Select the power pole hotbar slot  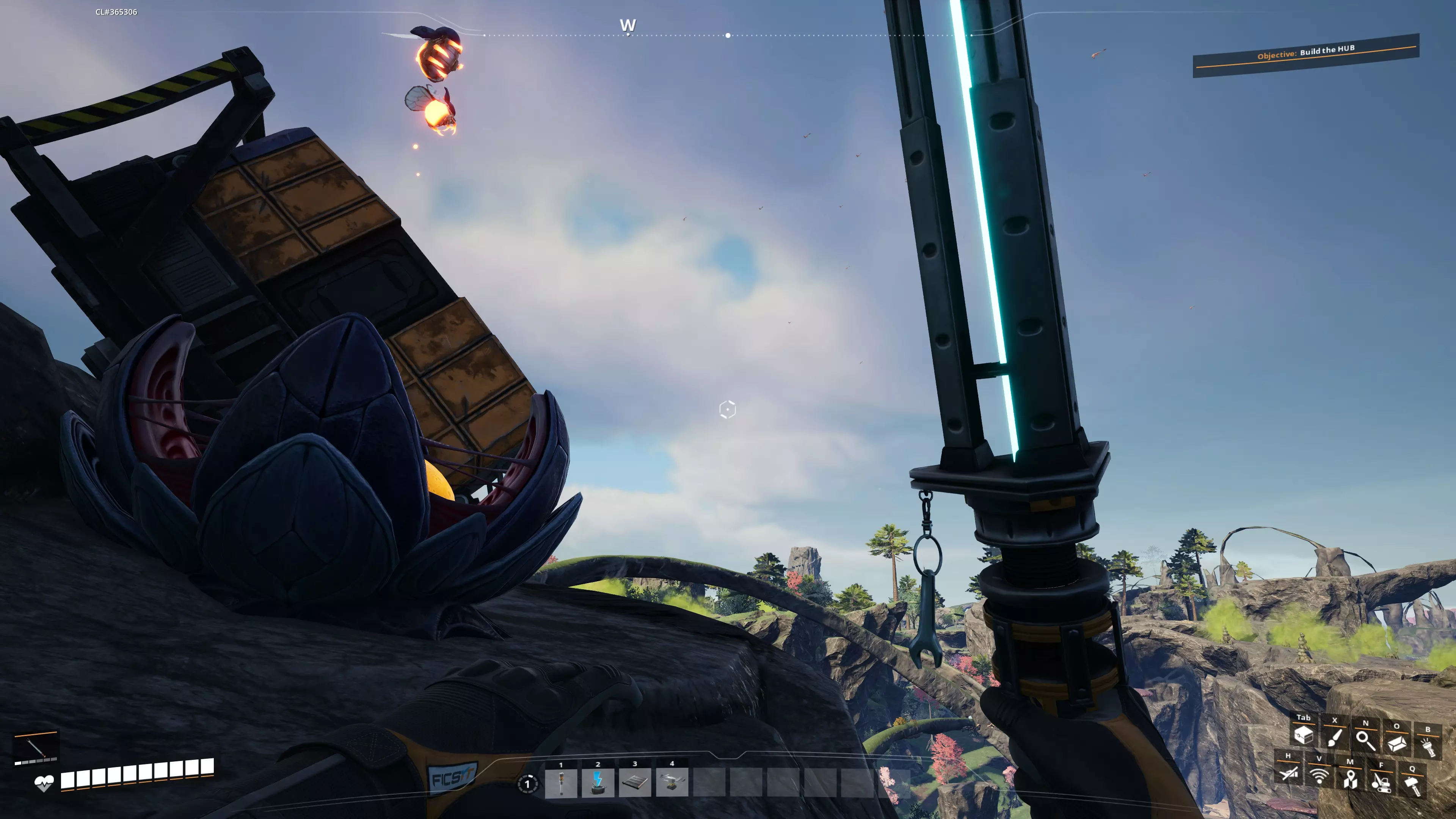tap(561, 783)
